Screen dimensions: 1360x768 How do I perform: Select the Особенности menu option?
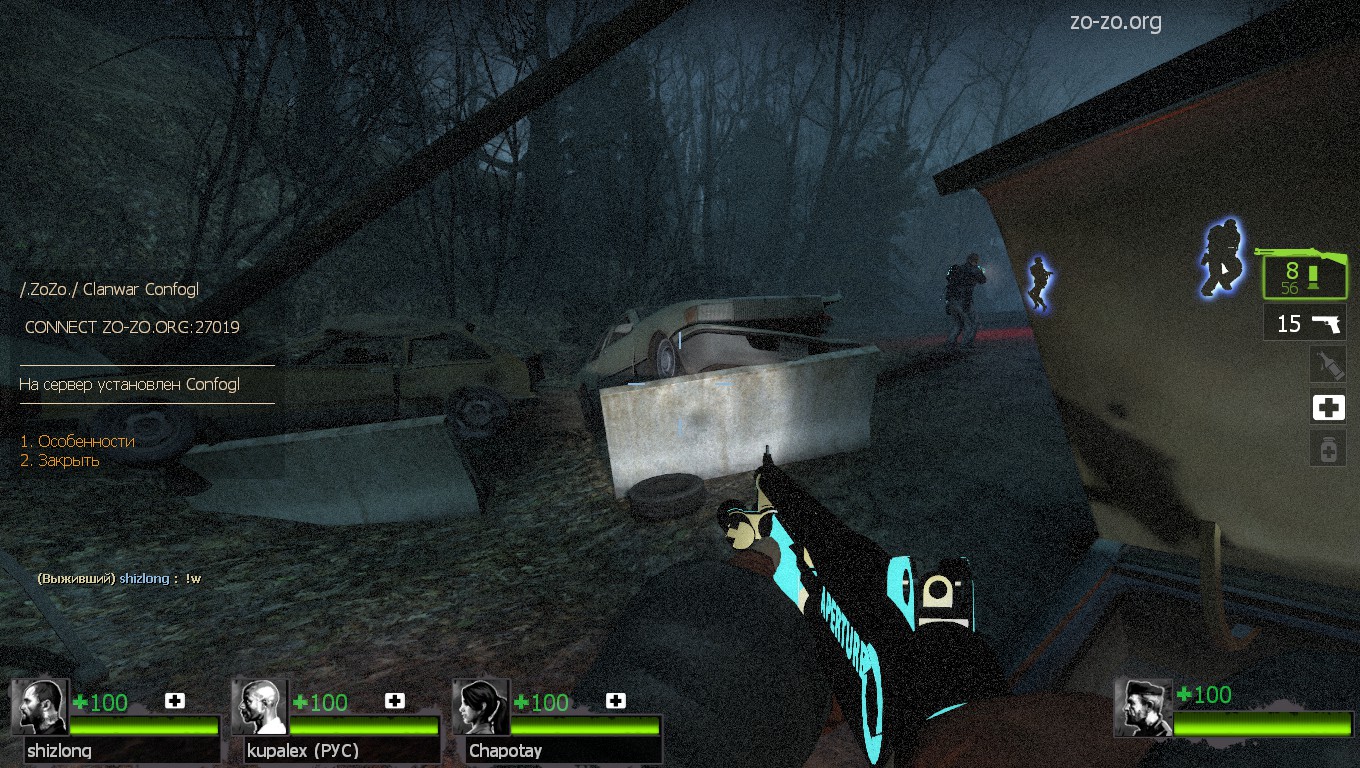[77, 441]
